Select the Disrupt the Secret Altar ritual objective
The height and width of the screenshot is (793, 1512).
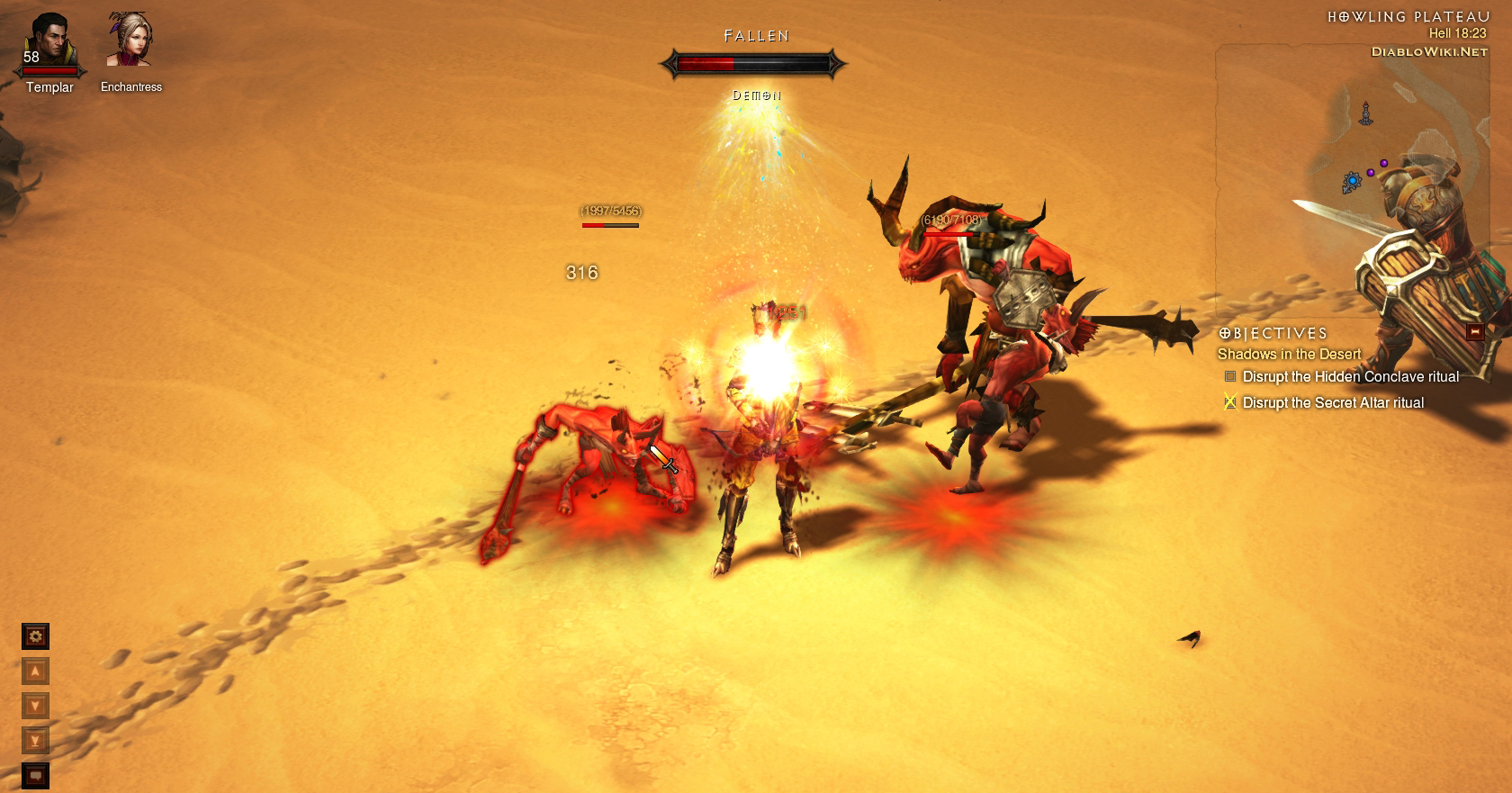pos(1333,403)
